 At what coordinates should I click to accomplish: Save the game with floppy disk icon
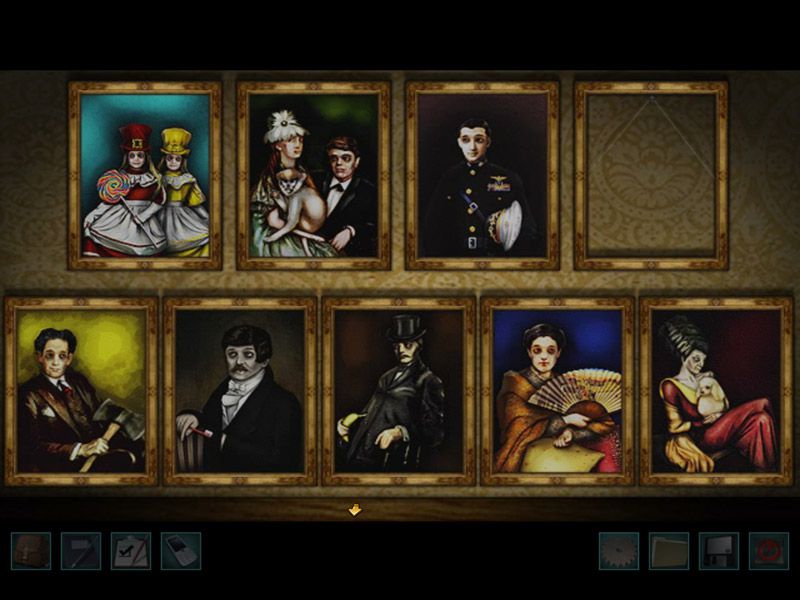(718, 551)
